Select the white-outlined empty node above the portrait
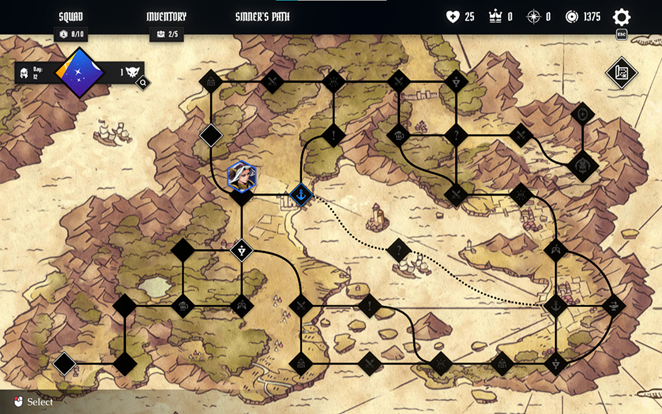The height and width of the screenshot is (414, 662). coord(211,135)
